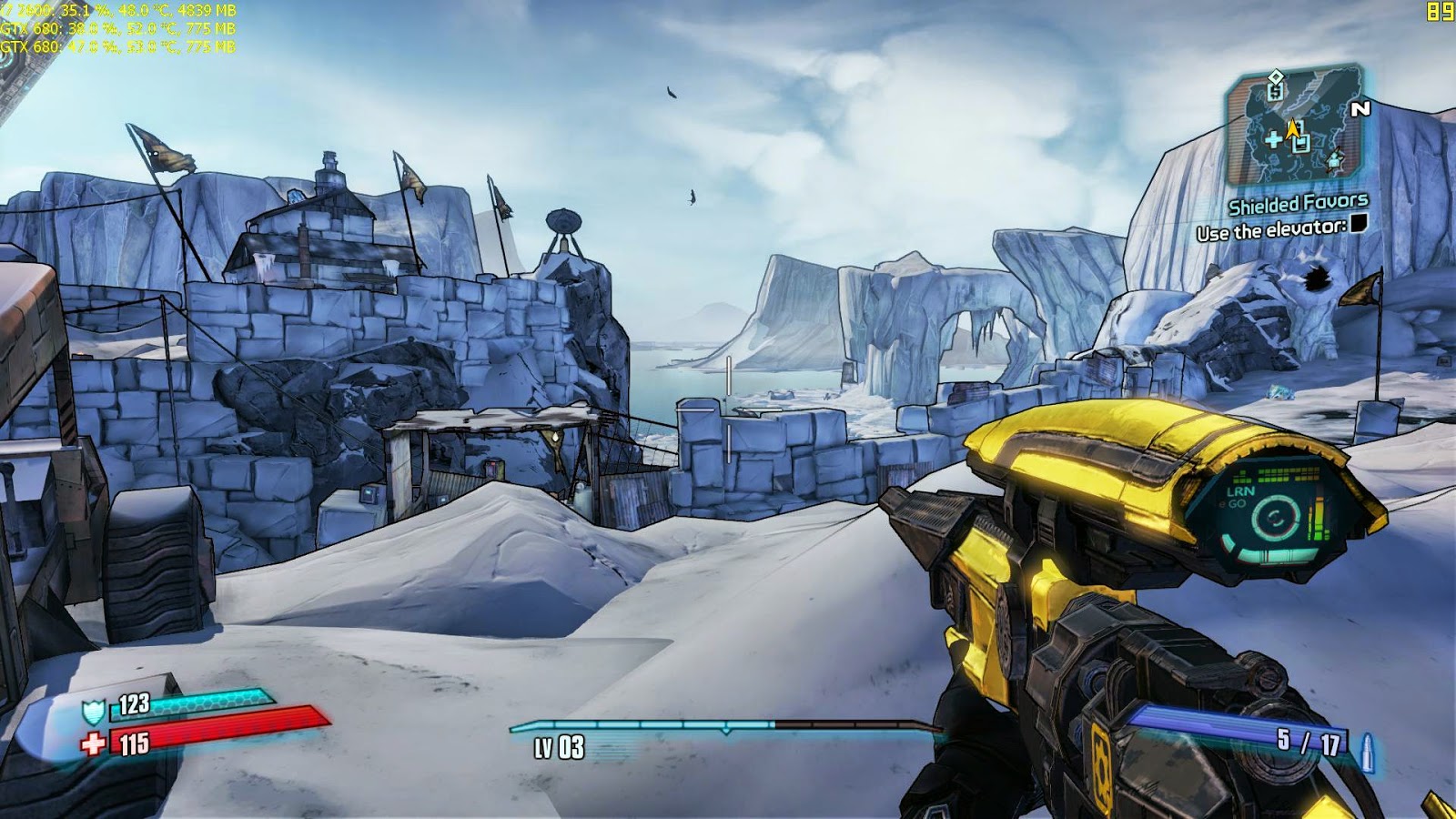This screenshot has width=1456, height=819.
Task: Click the bullet ammo type icon
Action: point(1365,753)
